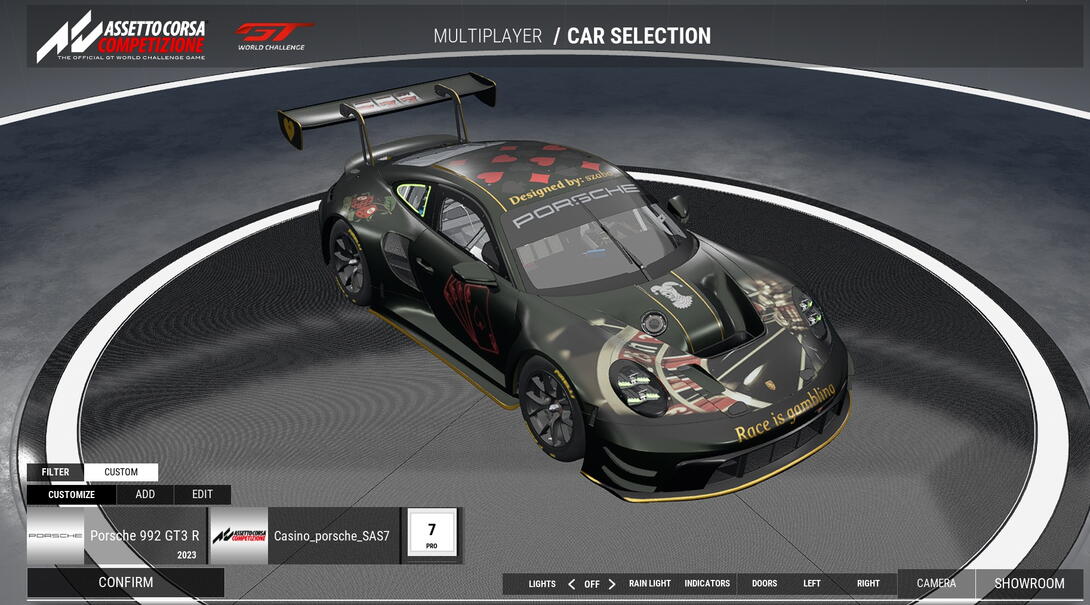Open the Customize option

(72, 494)
